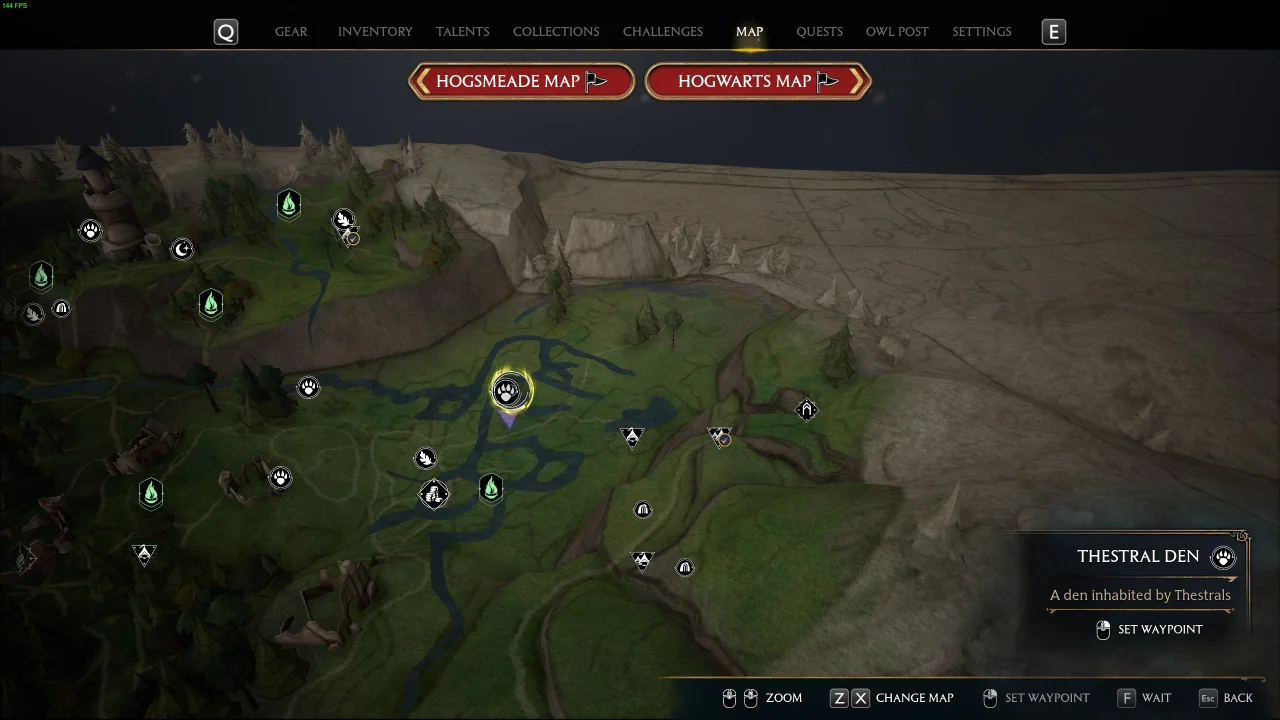
Task: Click the WAIT control in the bottom bar
Action: click(1156, 697)
